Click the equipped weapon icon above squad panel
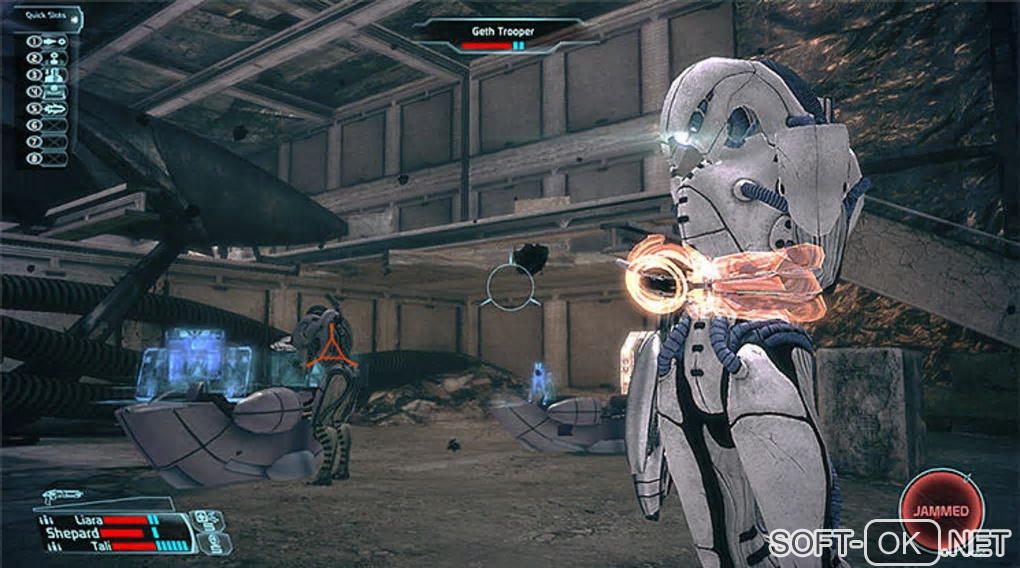Screen dimensions: 1020x568 click(64, 496)
